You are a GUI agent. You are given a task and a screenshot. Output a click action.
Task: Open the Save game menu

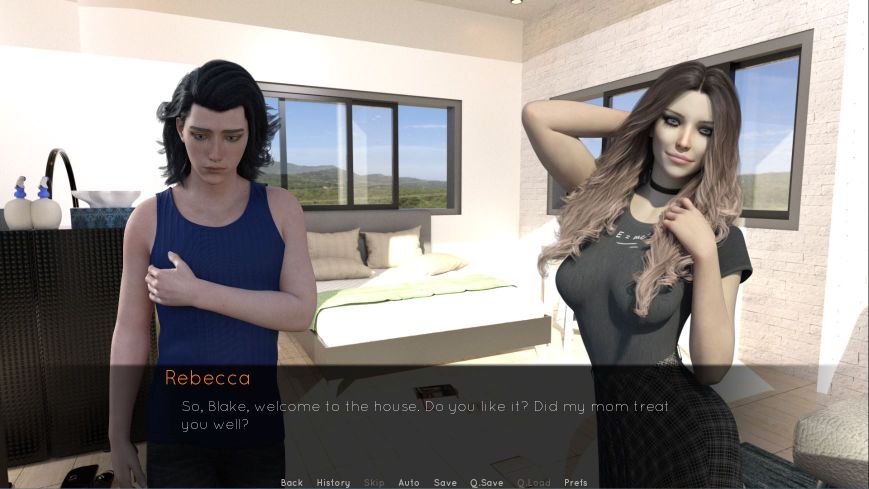click(x=445, y=483)
